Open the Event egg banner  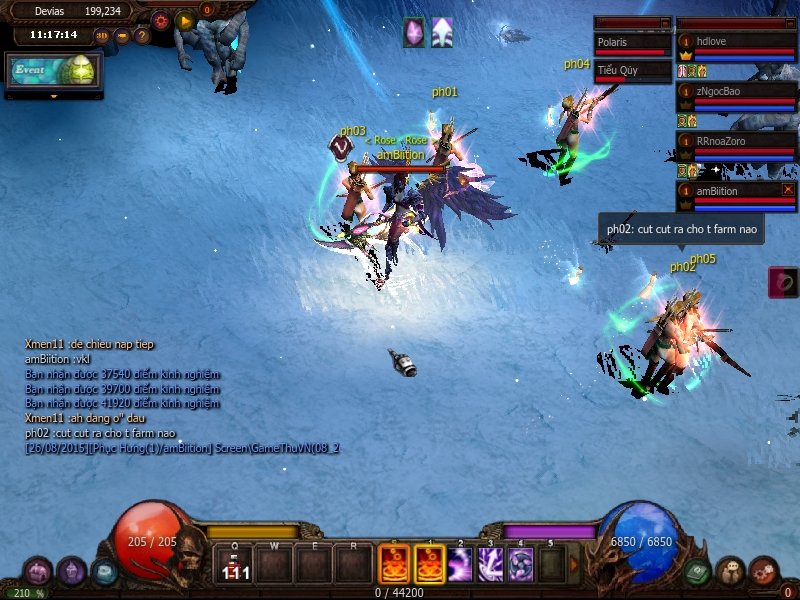[x=54, y=70]
